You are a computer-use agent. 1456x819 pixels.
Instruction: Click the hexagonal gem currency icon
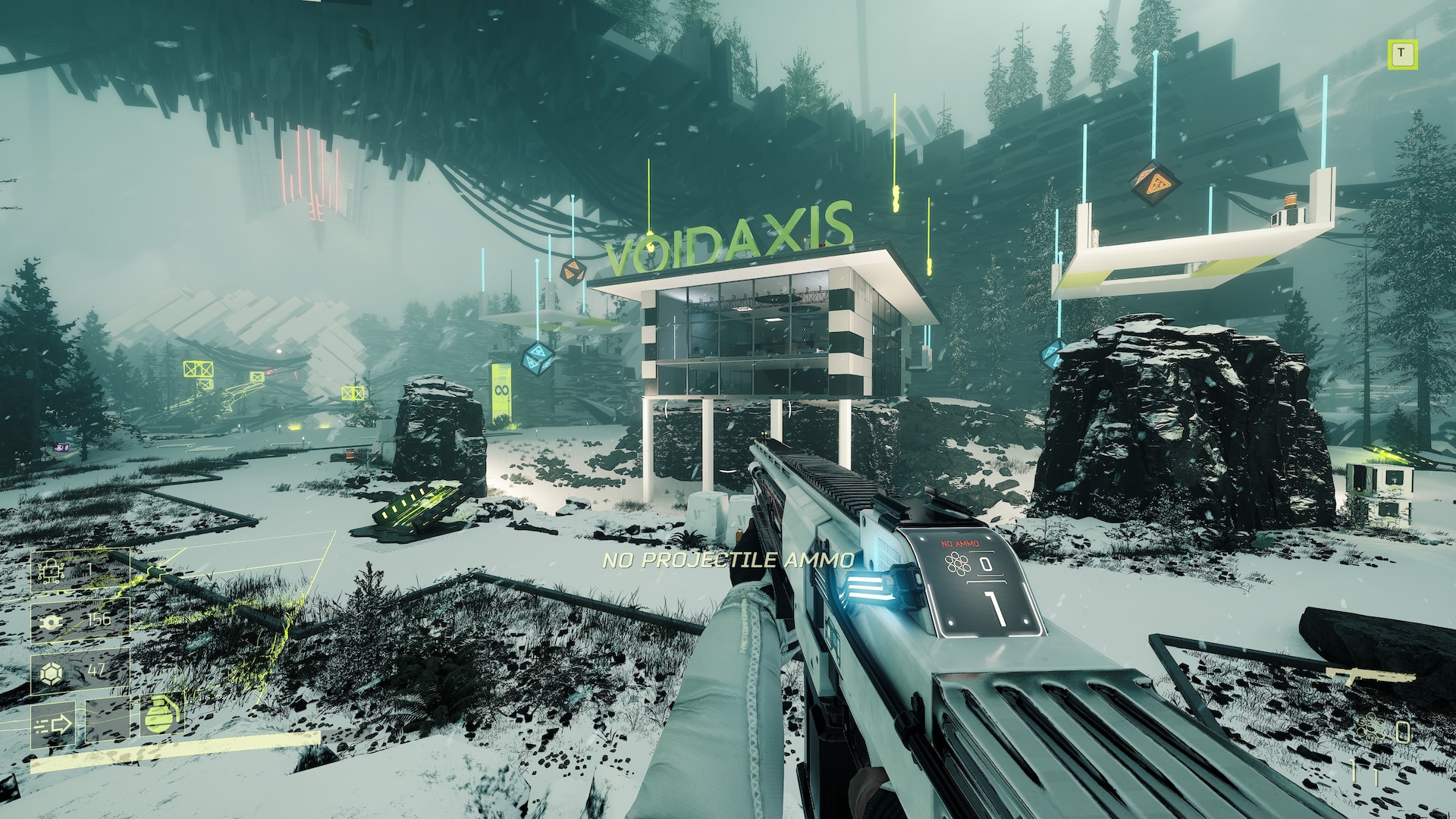coord(52,672)
